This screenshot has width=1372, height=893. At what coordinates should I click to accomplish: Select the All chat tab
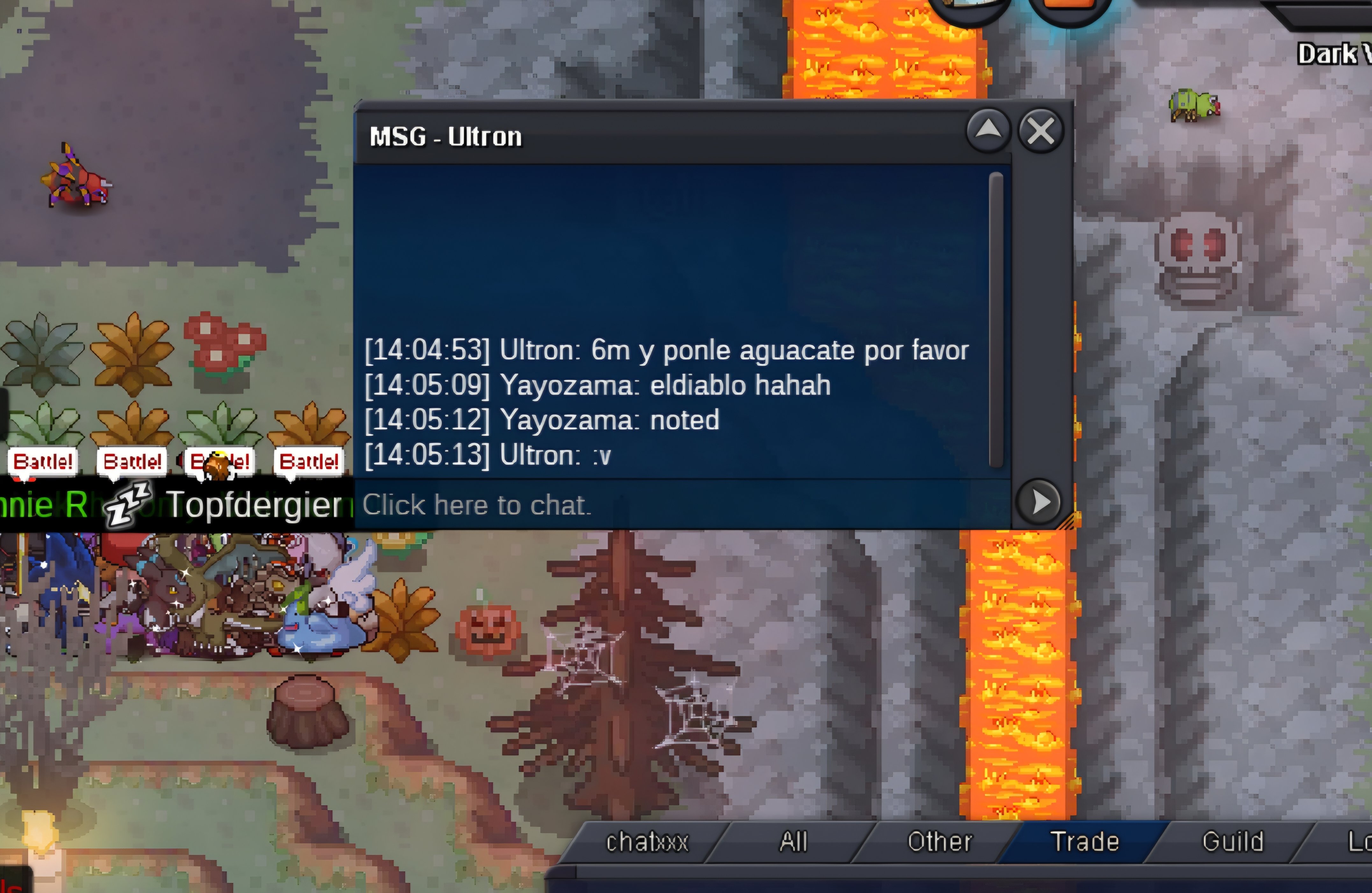tap(793, 842)
